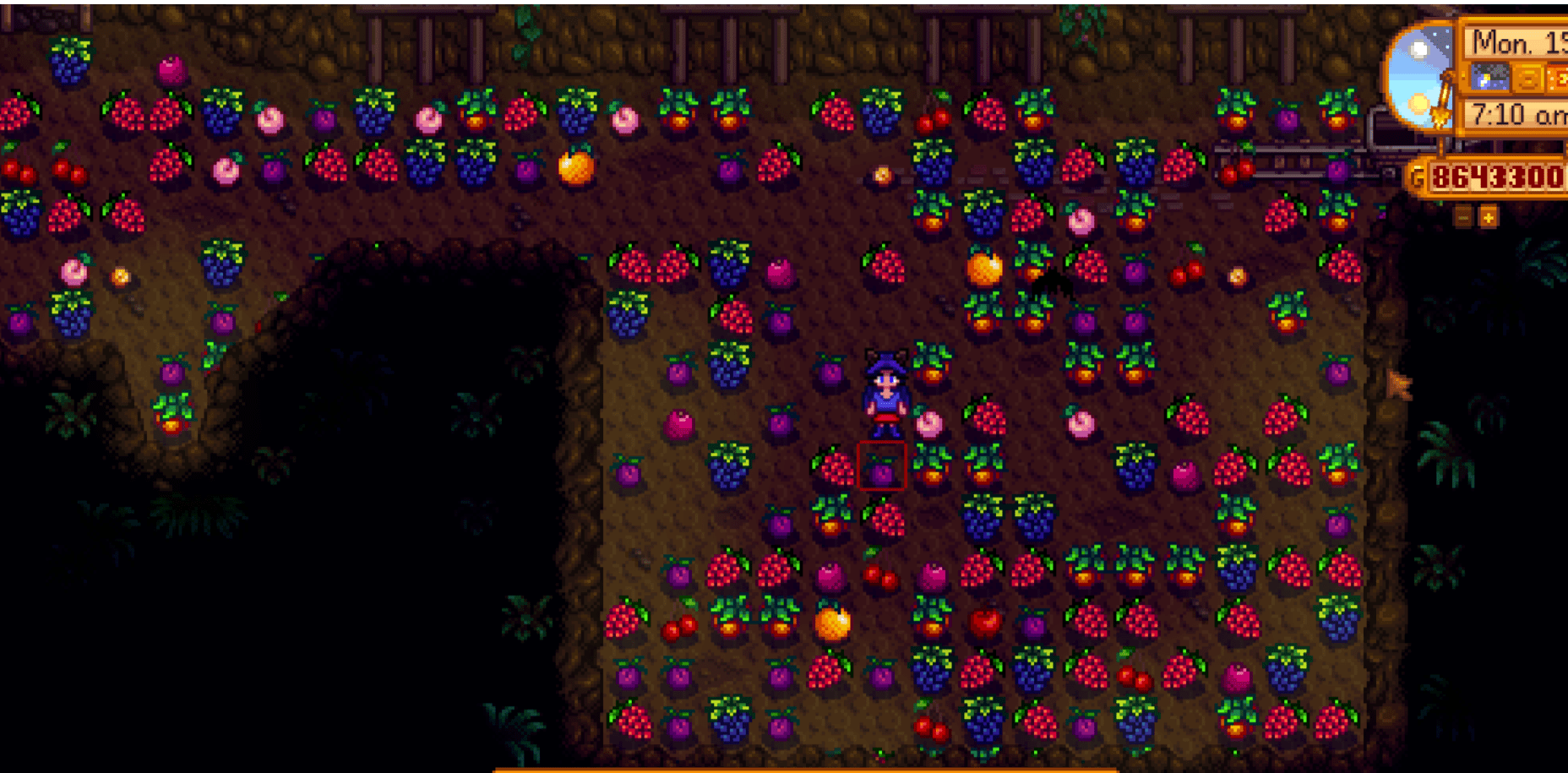1568x773 pixels.
Task: Pick up the orange near the top fence
Action: point(574,169)
